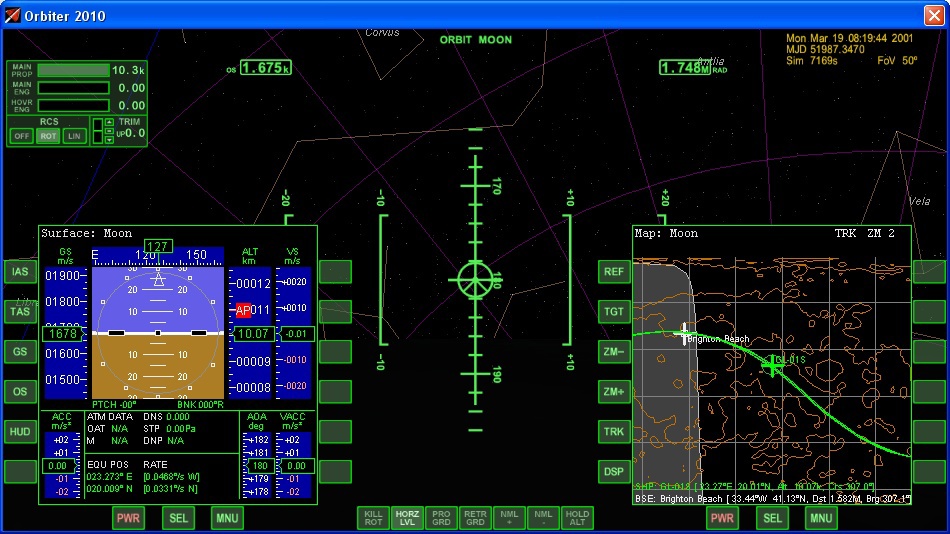Toggle the TRK tracking button

[x=613, y=432]
